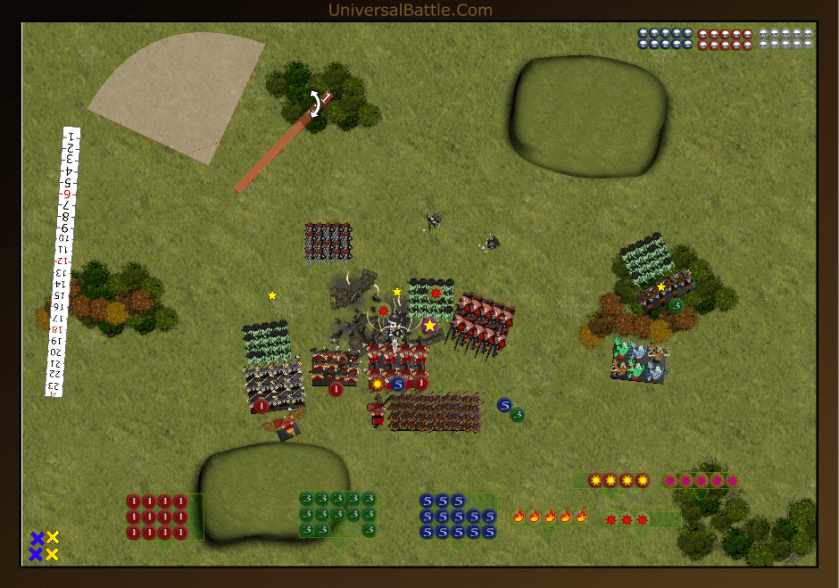Click the curved rotate handle on the orange ruler
This screenshot has width=839, height=588.
point(316,104)
